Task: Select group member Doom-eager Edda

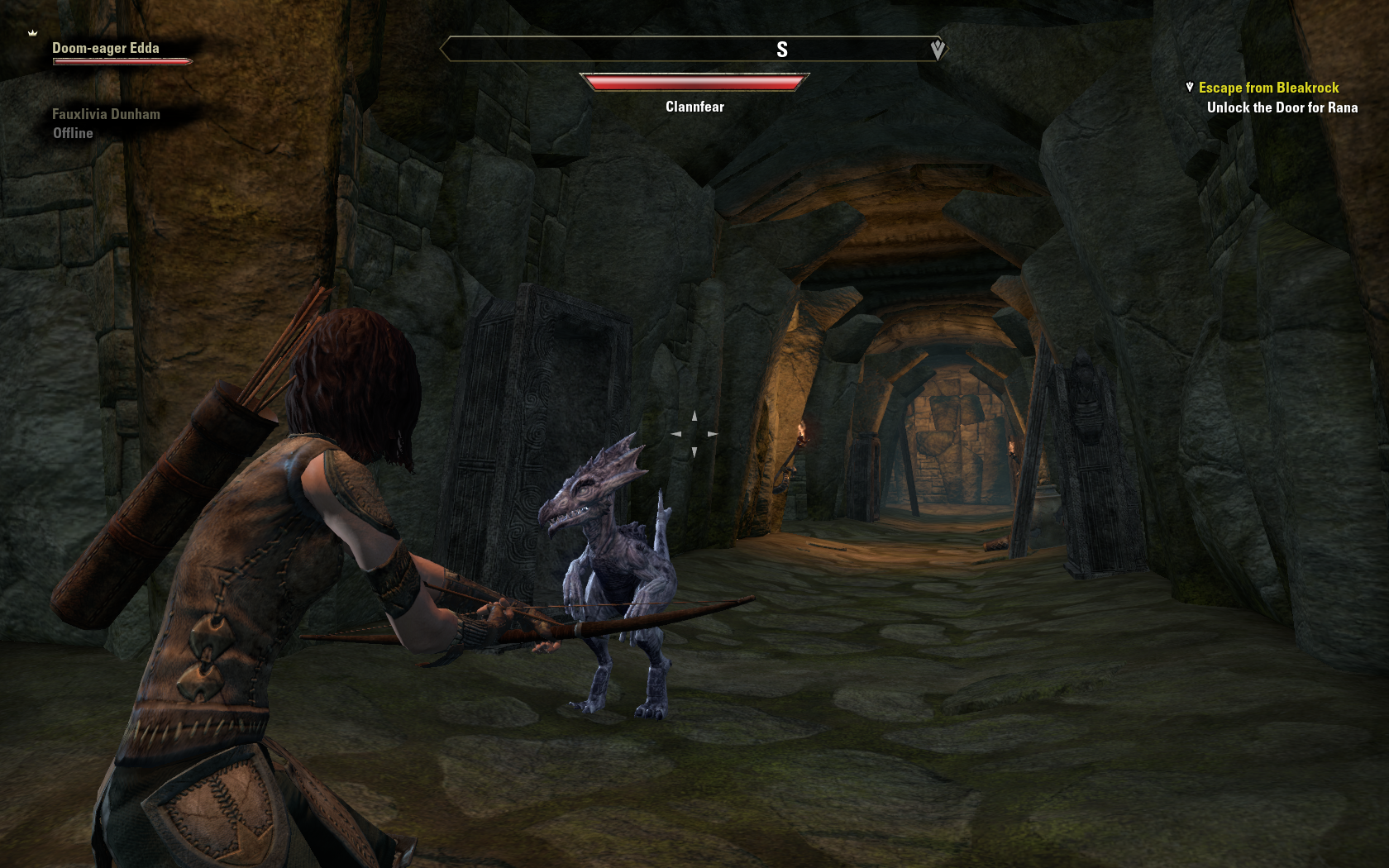Action: click(106, 49)
